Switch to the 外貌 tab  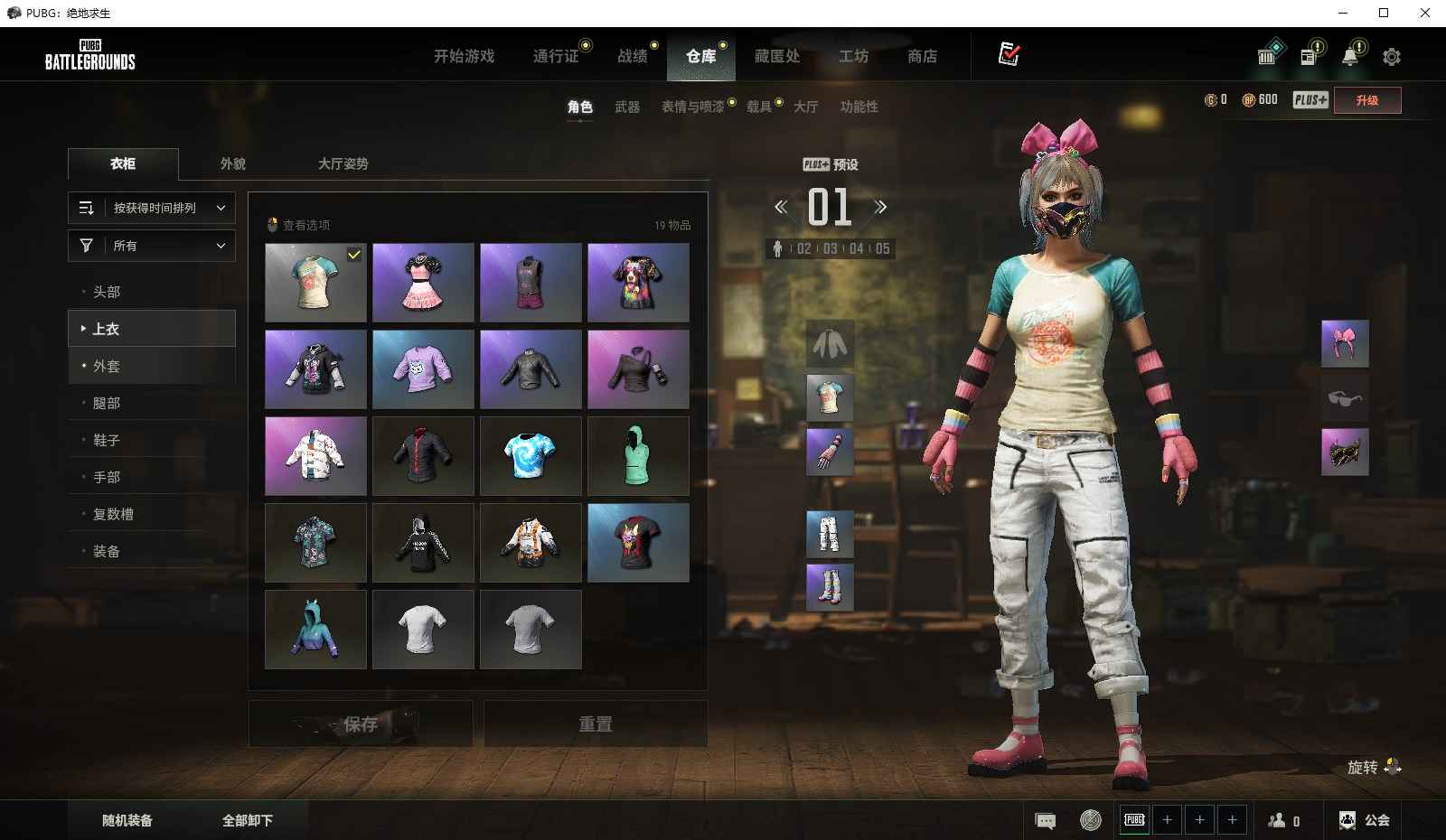click(233, 163)
